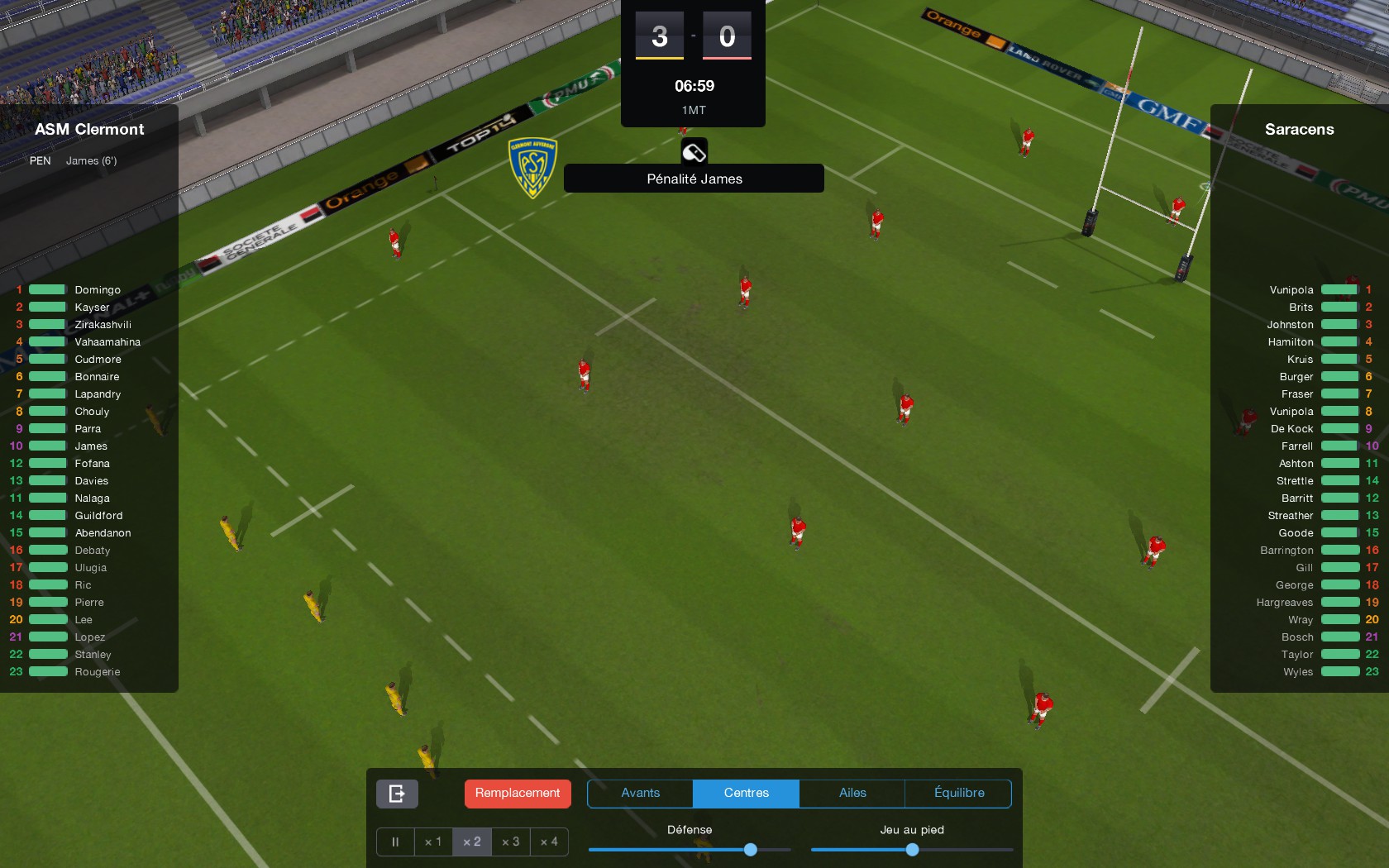Open the Ailes tab
Screen dimensions: 1389x868
click(x=851, y=793)
